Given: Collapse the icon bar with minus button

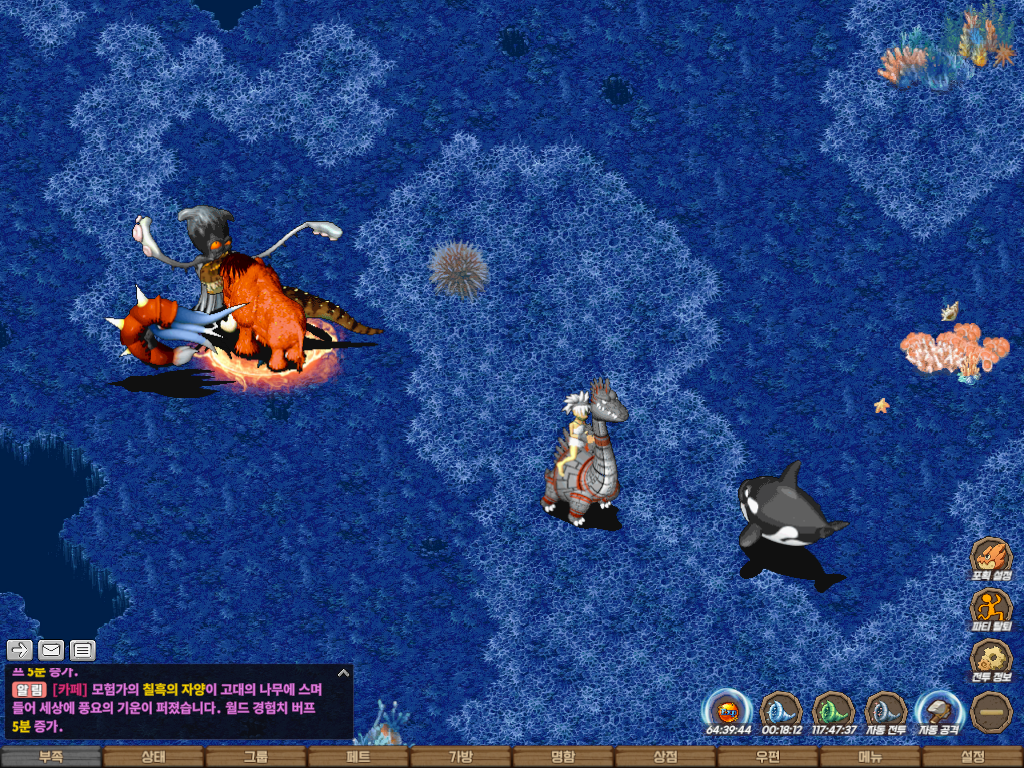Looking at the screenshot, I should click(x=991, y=710).
